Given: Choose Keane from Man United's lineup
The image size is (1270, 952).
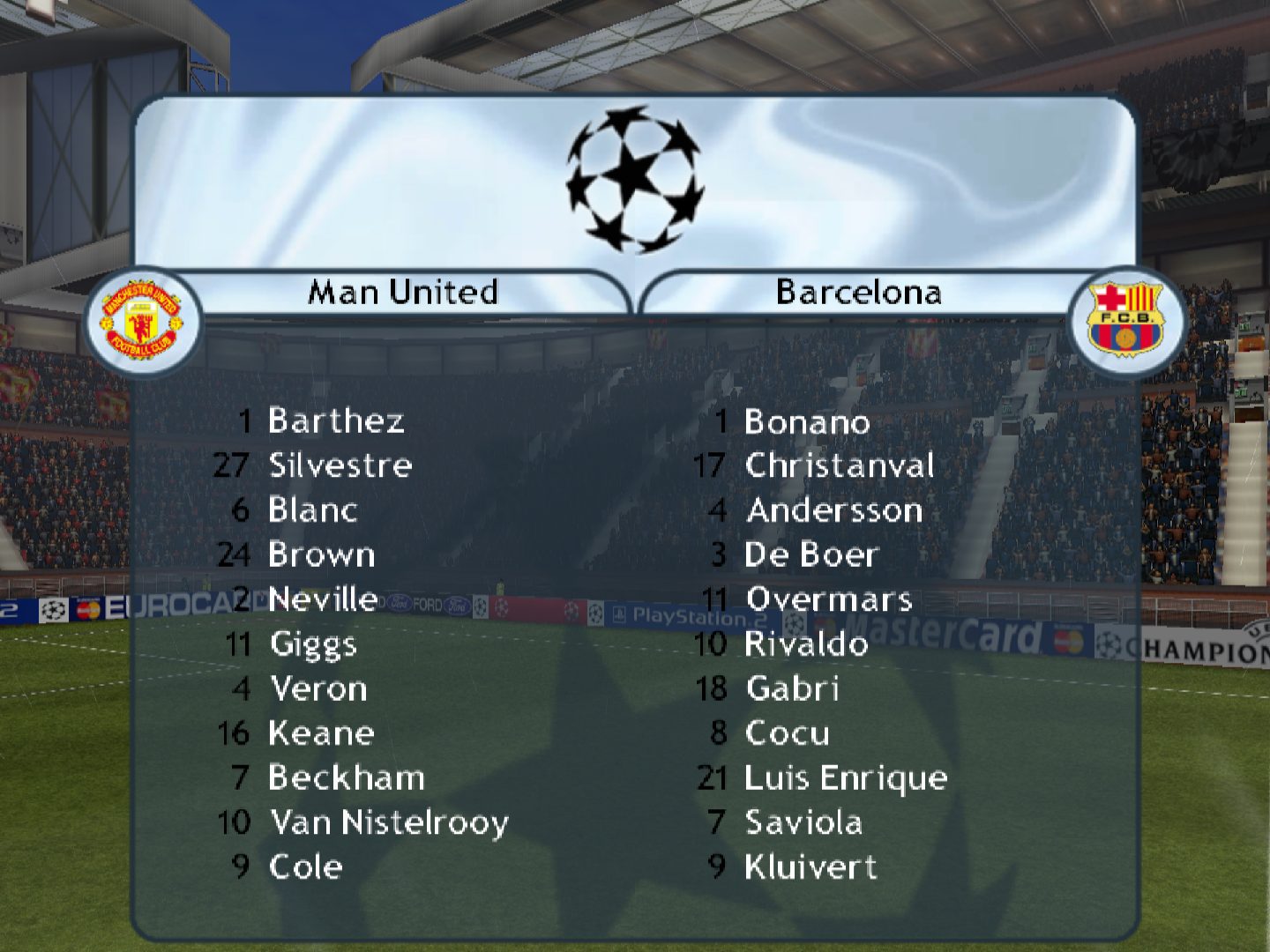Looking at the screenshot, I should (322, 733).
